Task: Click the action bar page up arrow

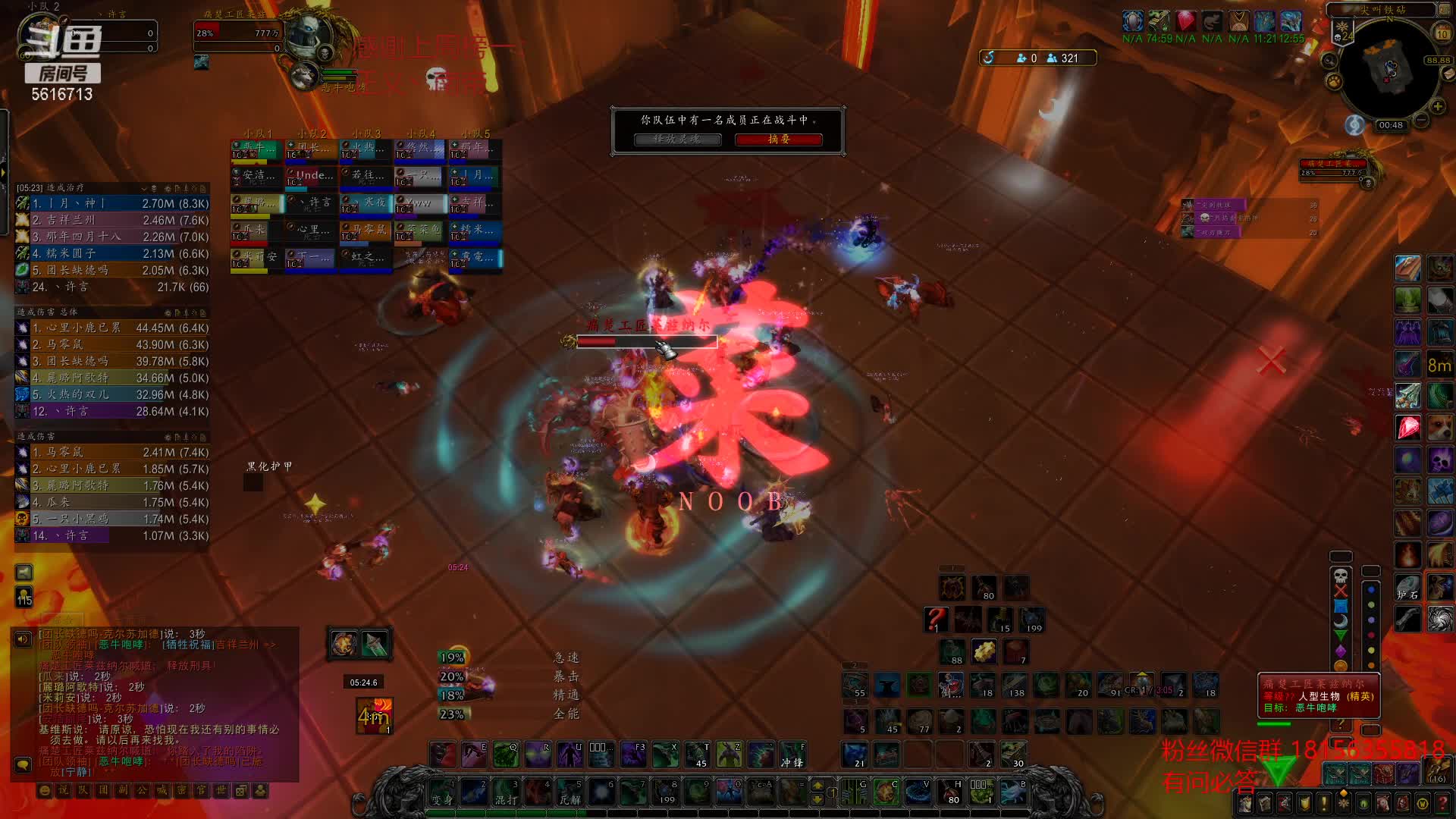Action: (x=817, y=785)
